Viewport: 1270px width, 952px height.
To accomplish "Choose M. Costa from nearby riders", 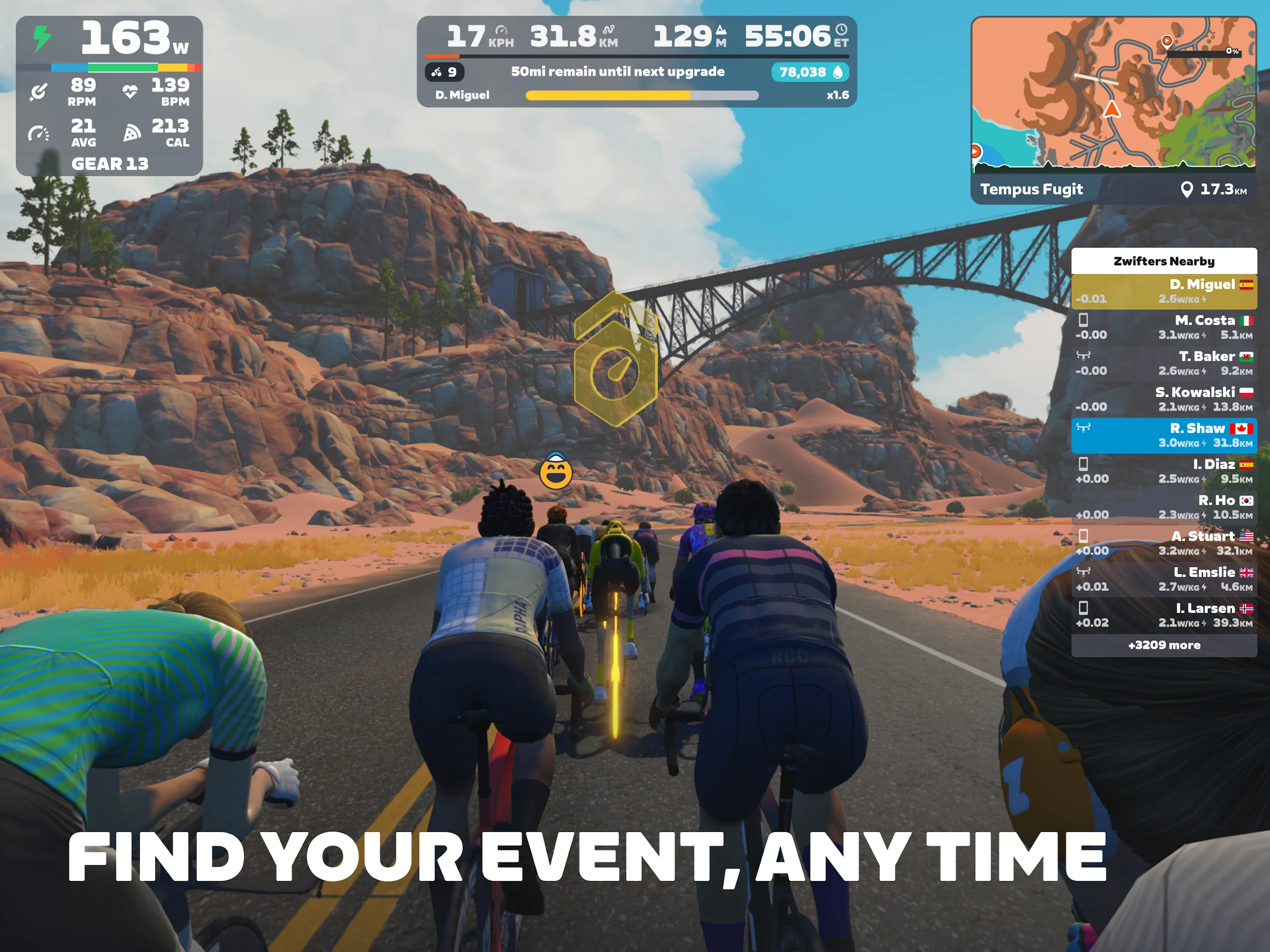I will click(x=1163, y=327).
